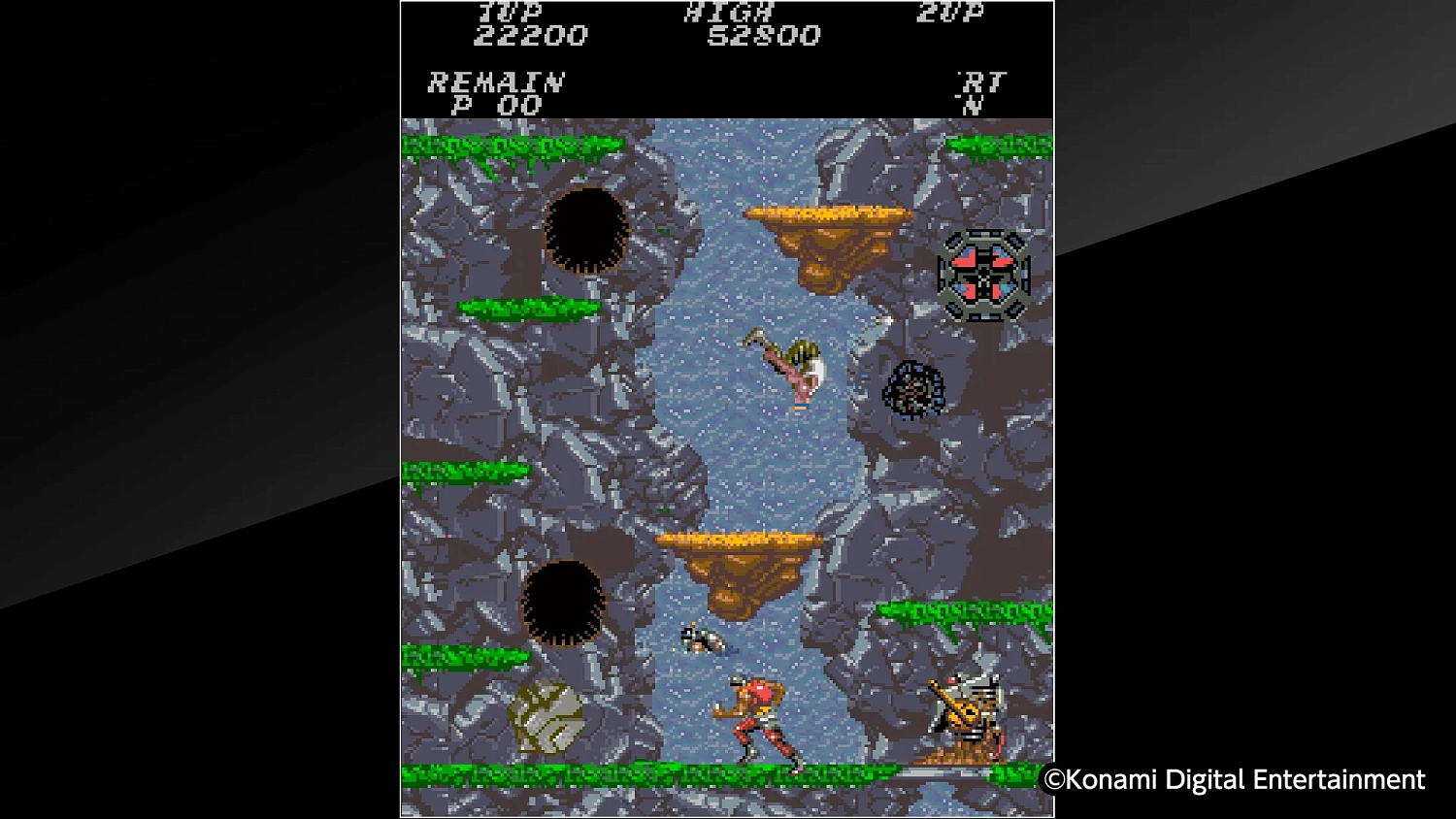Click the swimming enemy in the waterfall
This screenshot has width=1456, height=819.
click(x=704, y=640)
